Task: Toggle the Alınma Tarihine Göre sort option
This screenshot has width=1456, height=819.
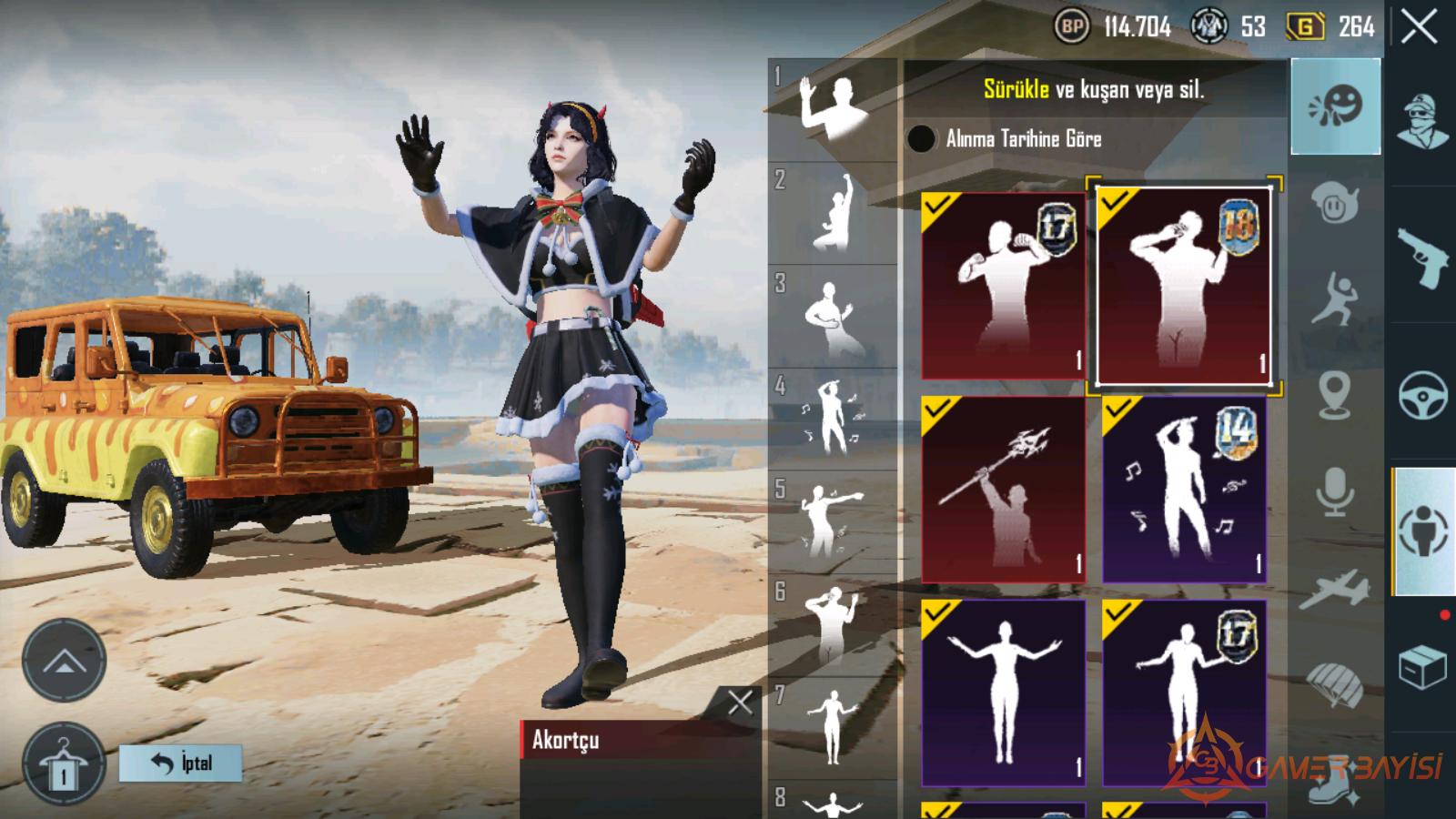Action: pyautogui.click(x=921, y=138)
